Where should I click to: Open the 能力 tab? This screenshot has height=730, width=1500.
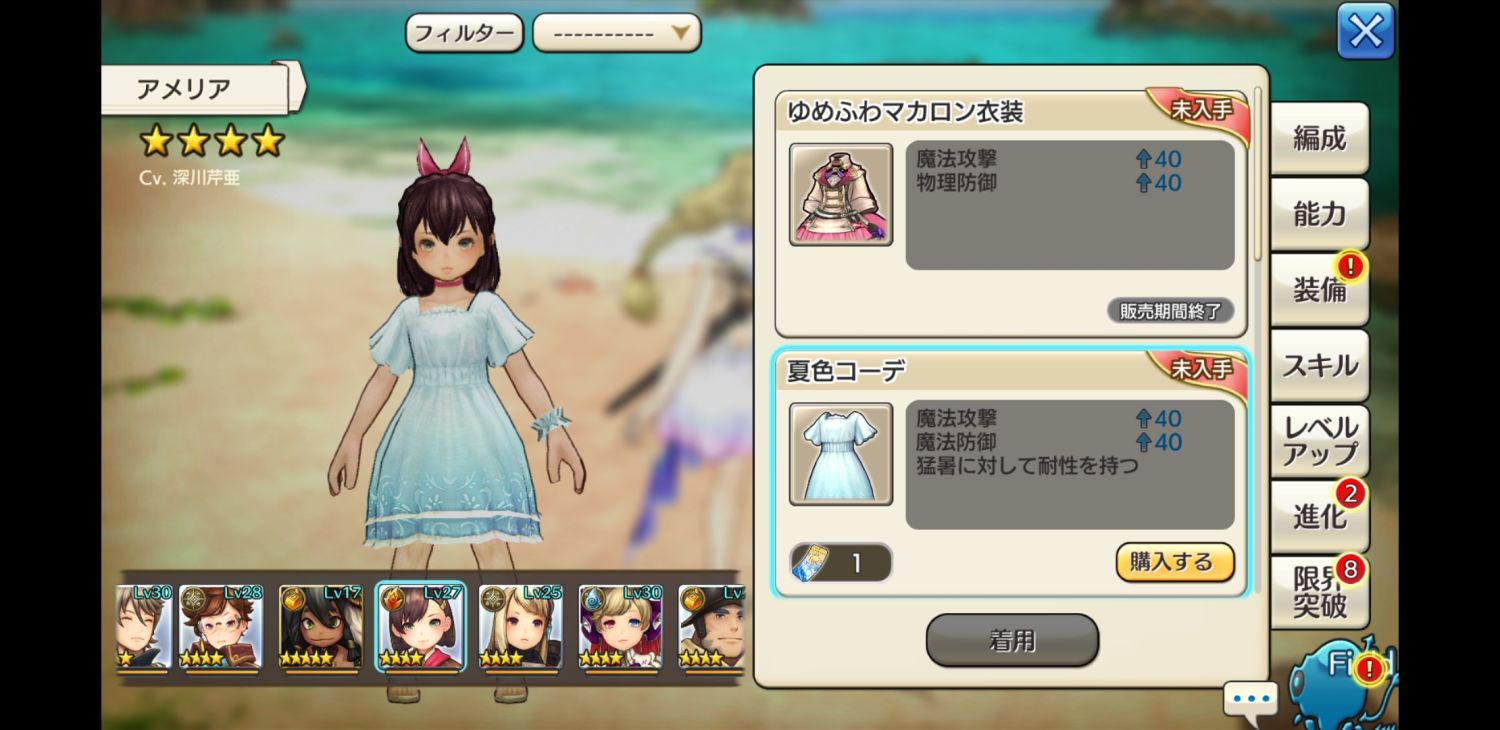click(1319, 214)
